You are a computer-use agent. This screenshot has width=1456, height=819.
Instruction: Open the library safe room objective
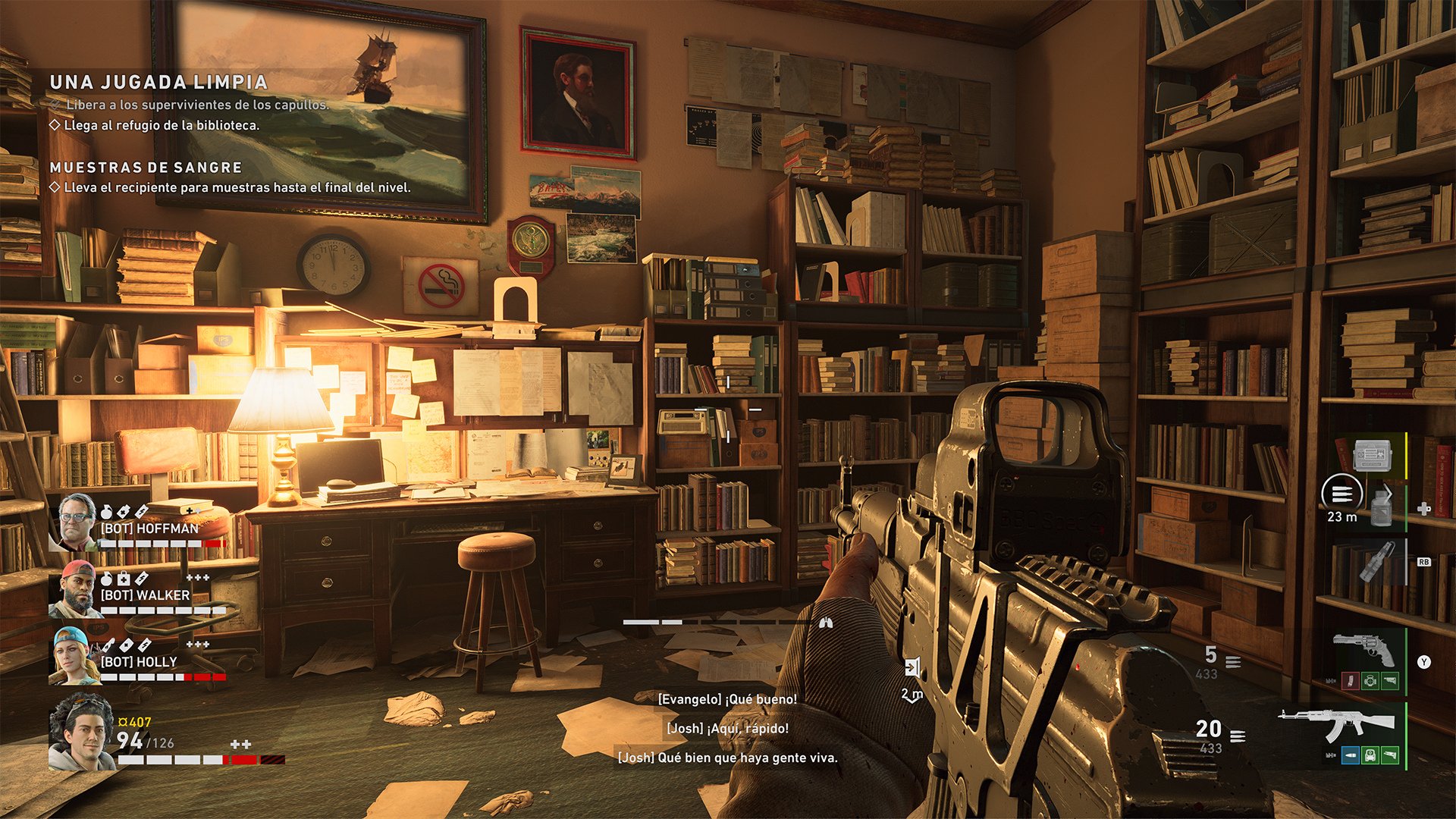click(x=161, y=125)
